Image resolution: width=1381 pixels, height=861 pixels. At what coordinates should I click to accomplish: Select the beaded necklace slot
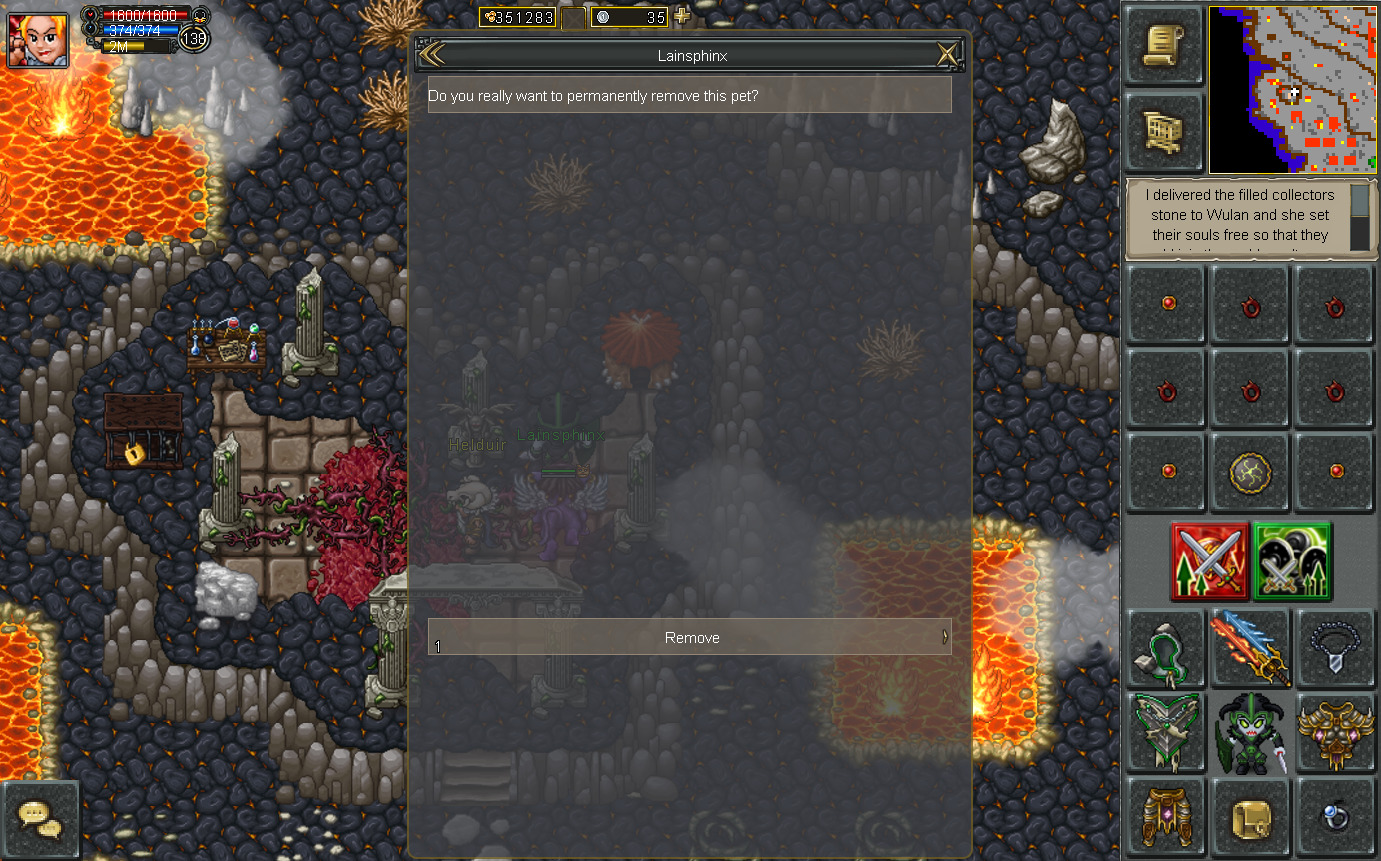[1334, 647]
